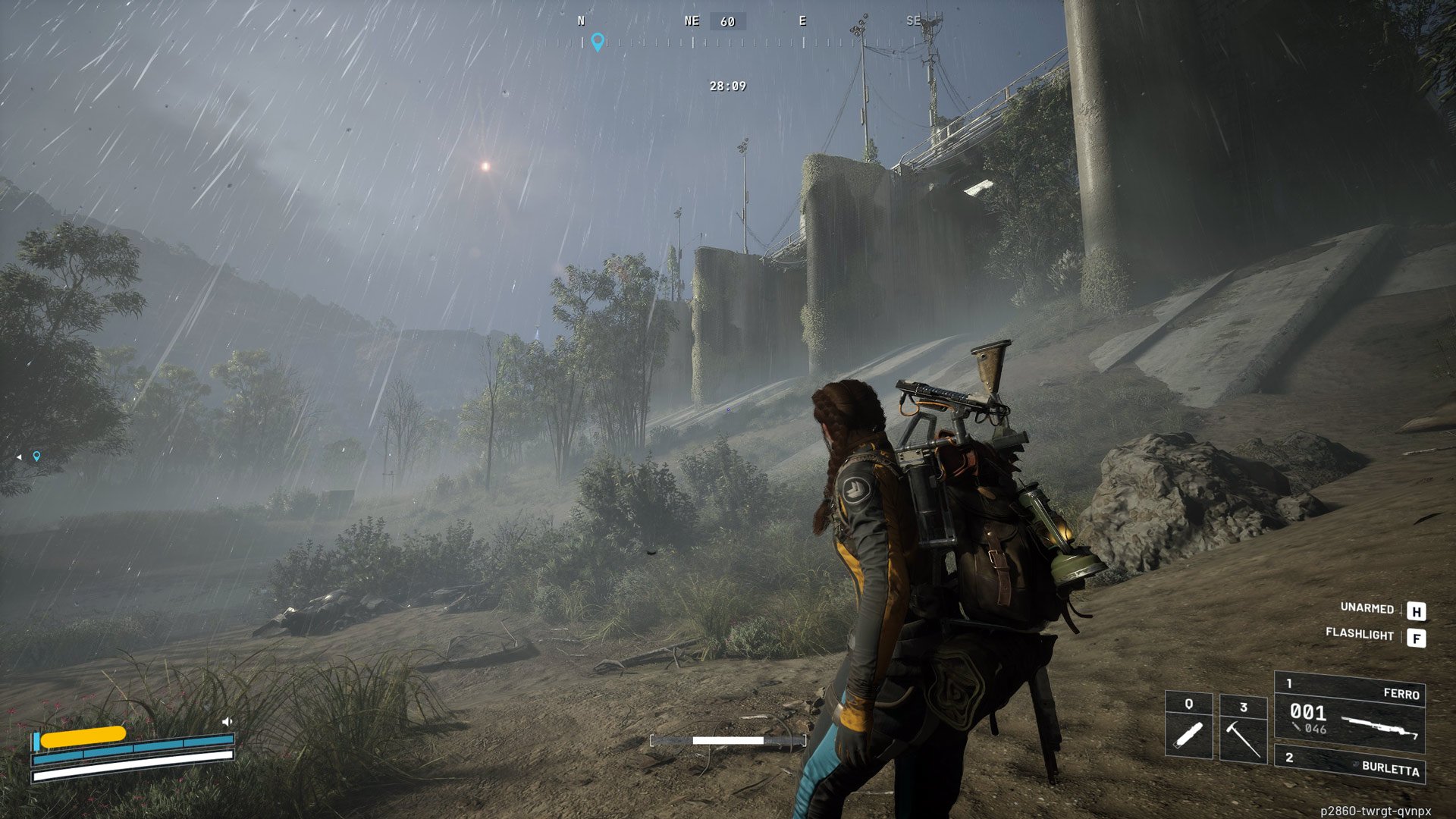This screenshot has width=1456, height=819.
Task: Toggle the mission timer showing 28:09
Action: point(727,87)
